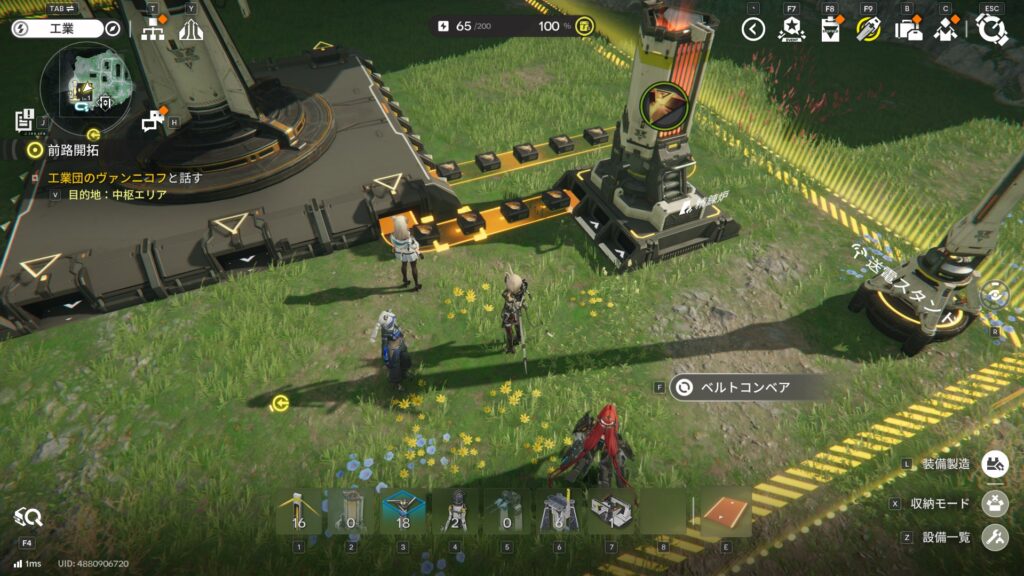Open the operator character icon
This screenshot has width=1024, height=576.
click(x=946, y=30)
